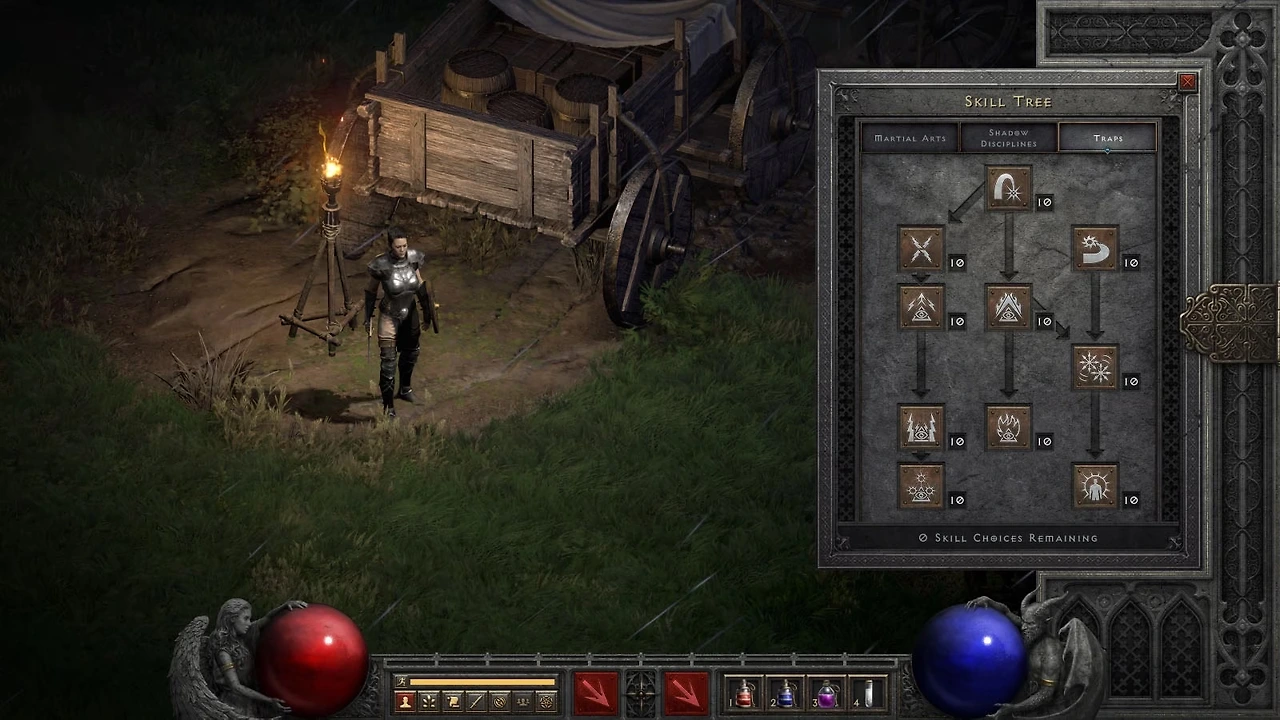The height and width of the screenshot is (720, 1280).
Task: Select the Blade Shield skill icon
Action: 1095,487
